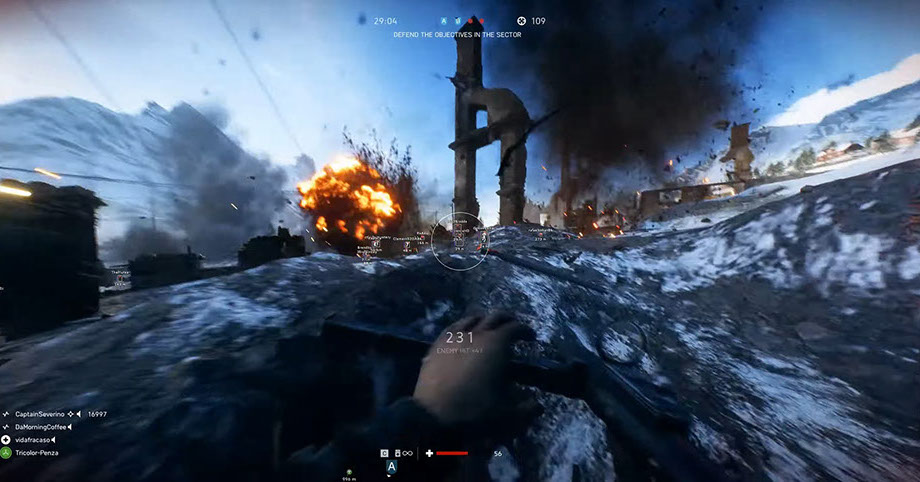
Task: Click the enemy ticket counter icon
Action: pos(521,20)
